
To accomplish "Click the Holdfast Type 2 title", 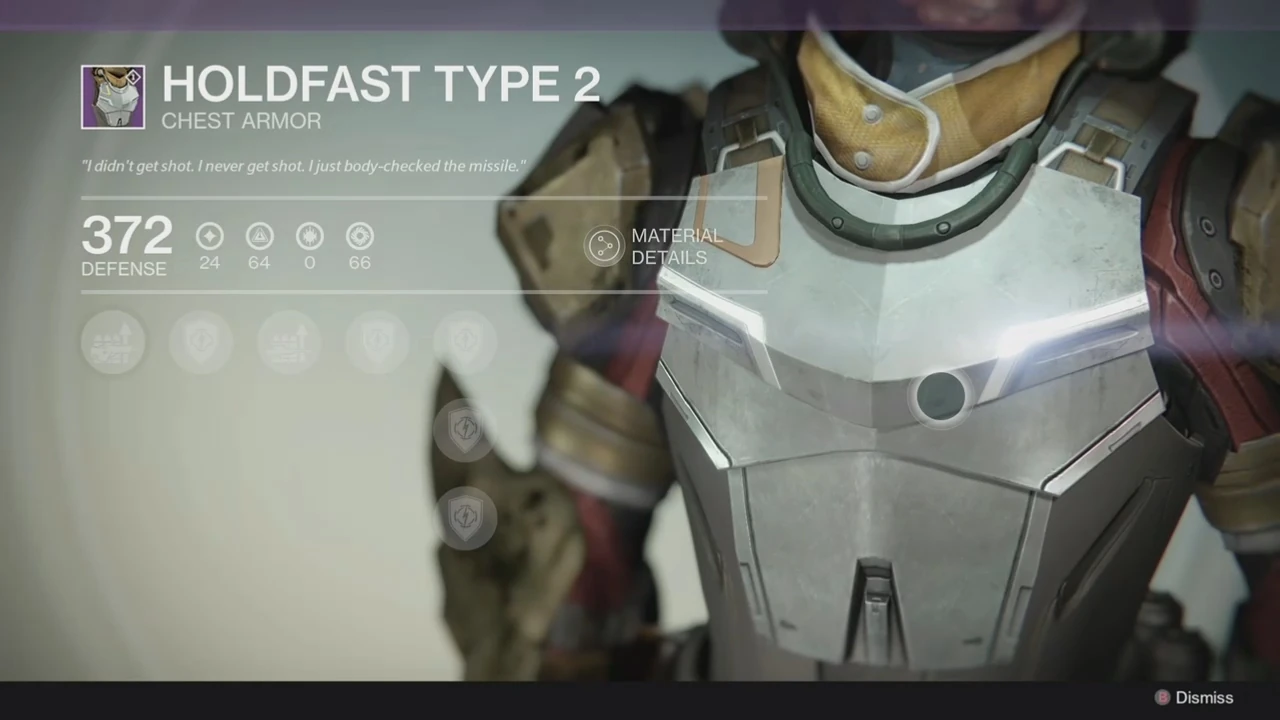I will [x=380, y=84].
